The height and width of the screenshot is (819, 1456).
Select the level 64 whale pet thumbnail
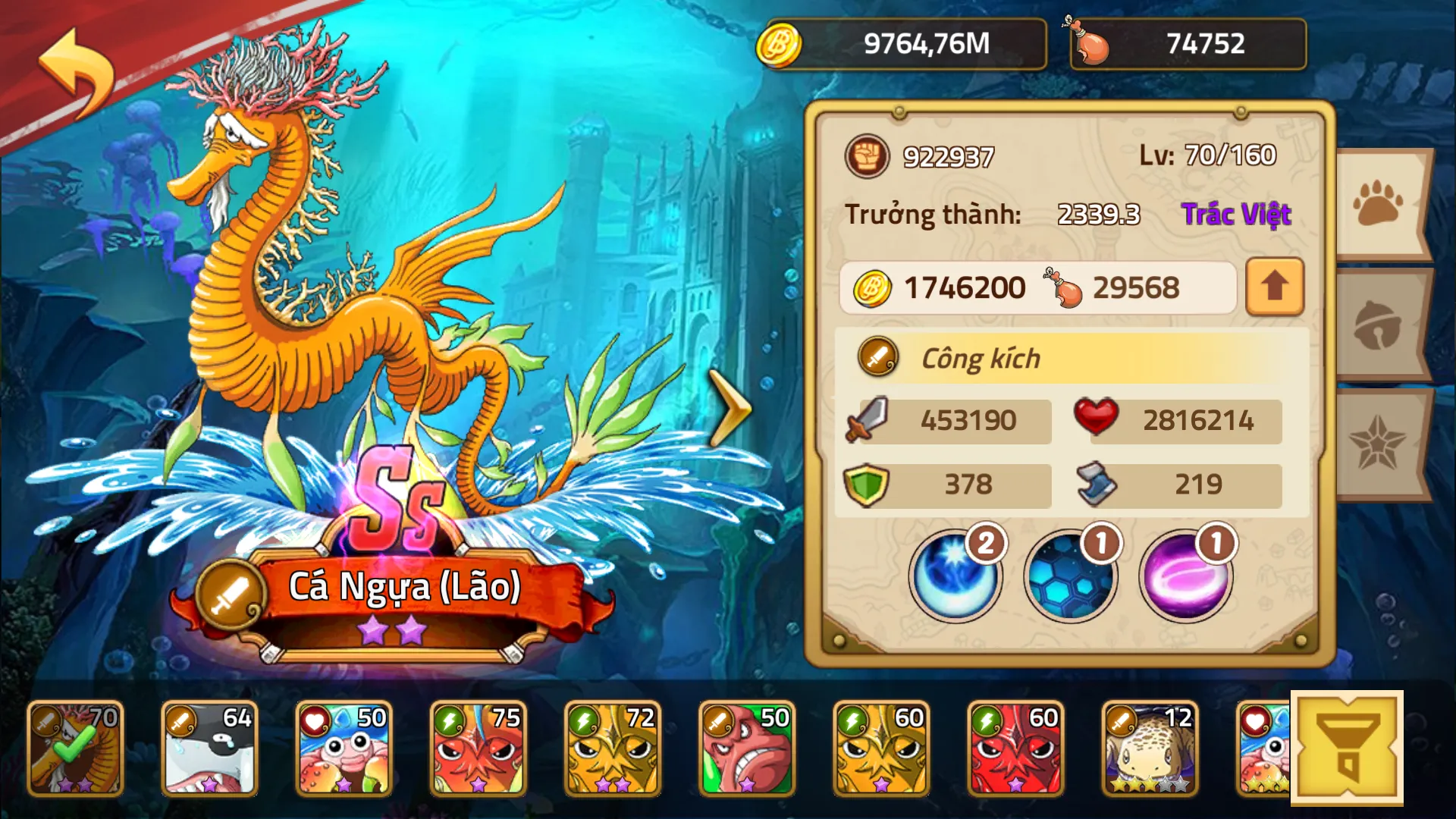(209, 748)
